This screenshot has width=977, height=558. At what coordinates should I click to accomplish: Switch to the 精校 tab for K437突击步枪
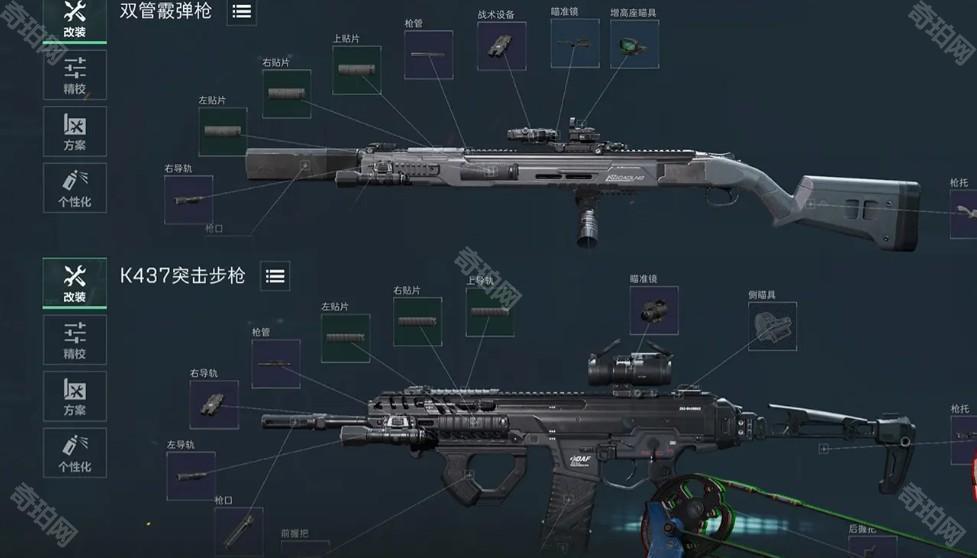pos(74,339)
